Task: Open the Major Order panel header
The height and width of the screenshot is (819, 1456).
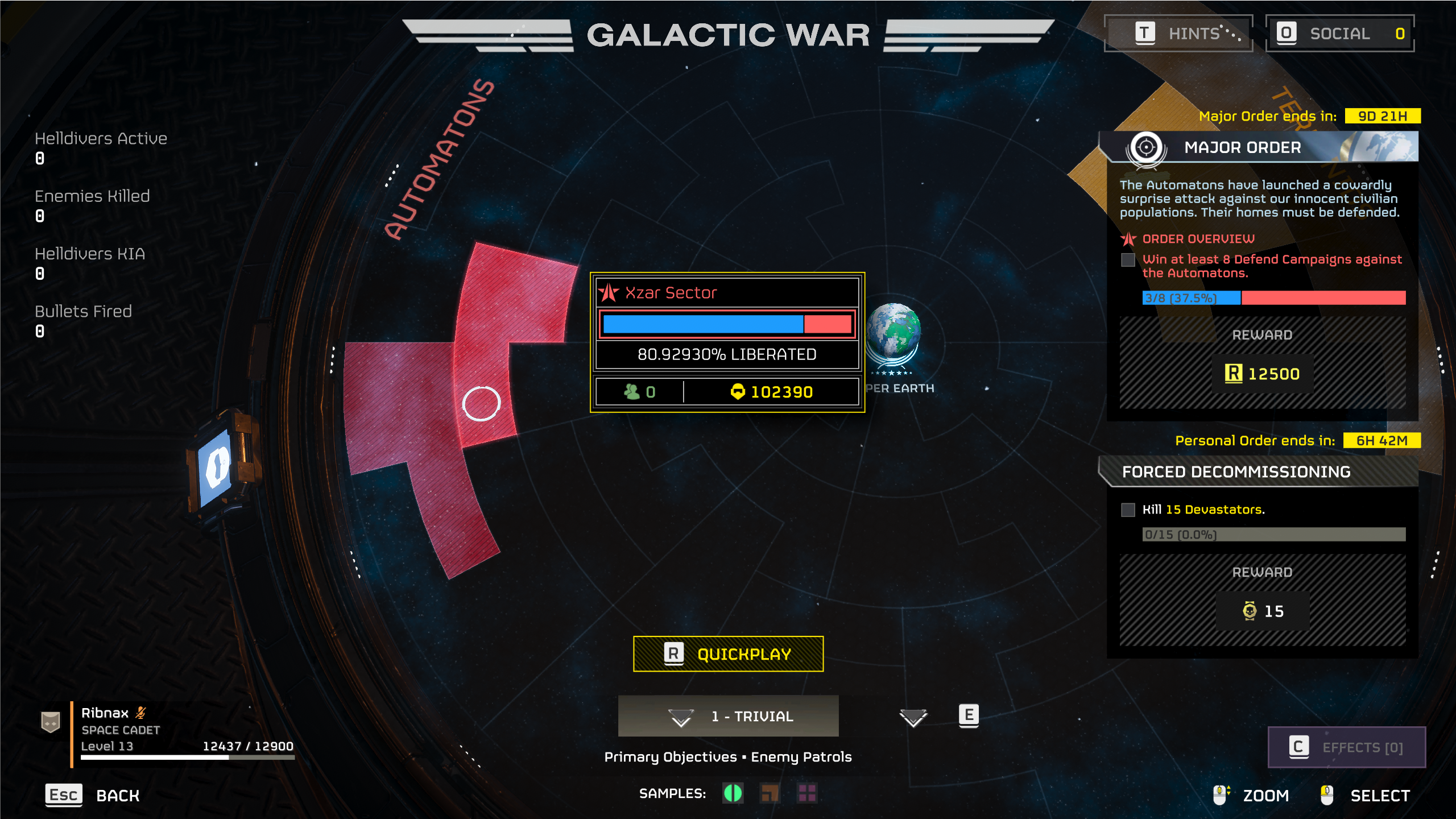Action: pos(1258,147)
